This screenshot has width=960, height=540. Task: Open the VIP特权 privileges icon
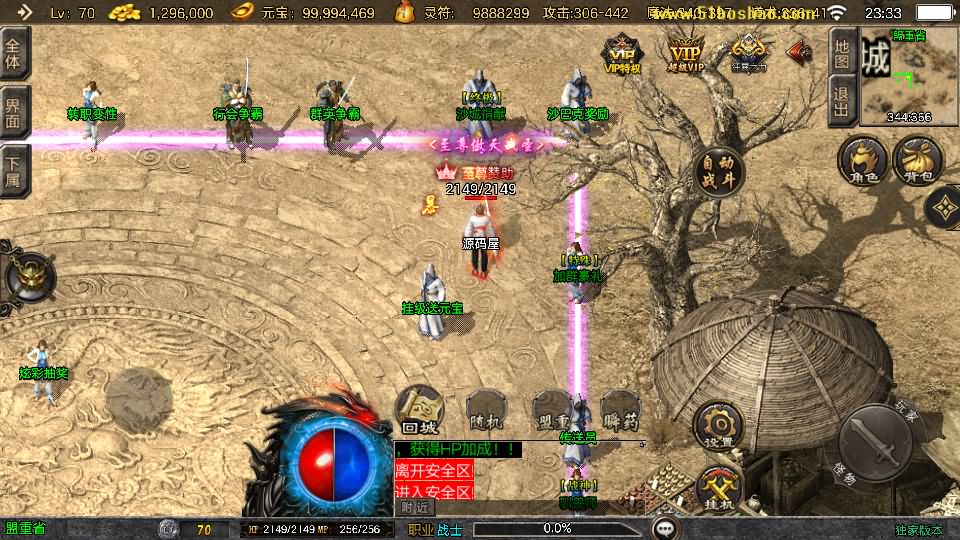[x=621, y=53]
